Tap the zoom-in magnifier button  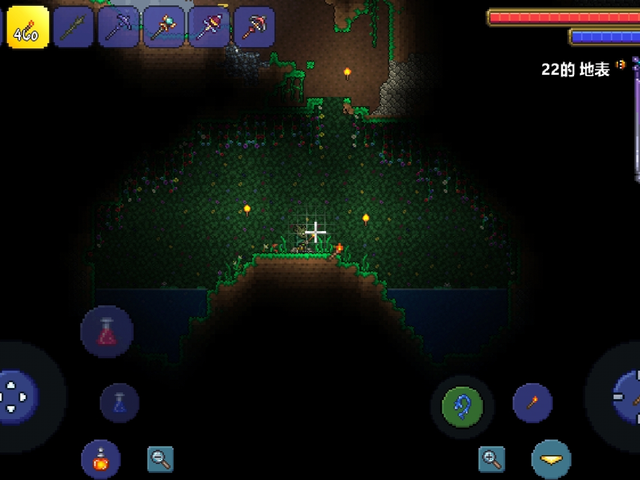[x=491, y=459]
